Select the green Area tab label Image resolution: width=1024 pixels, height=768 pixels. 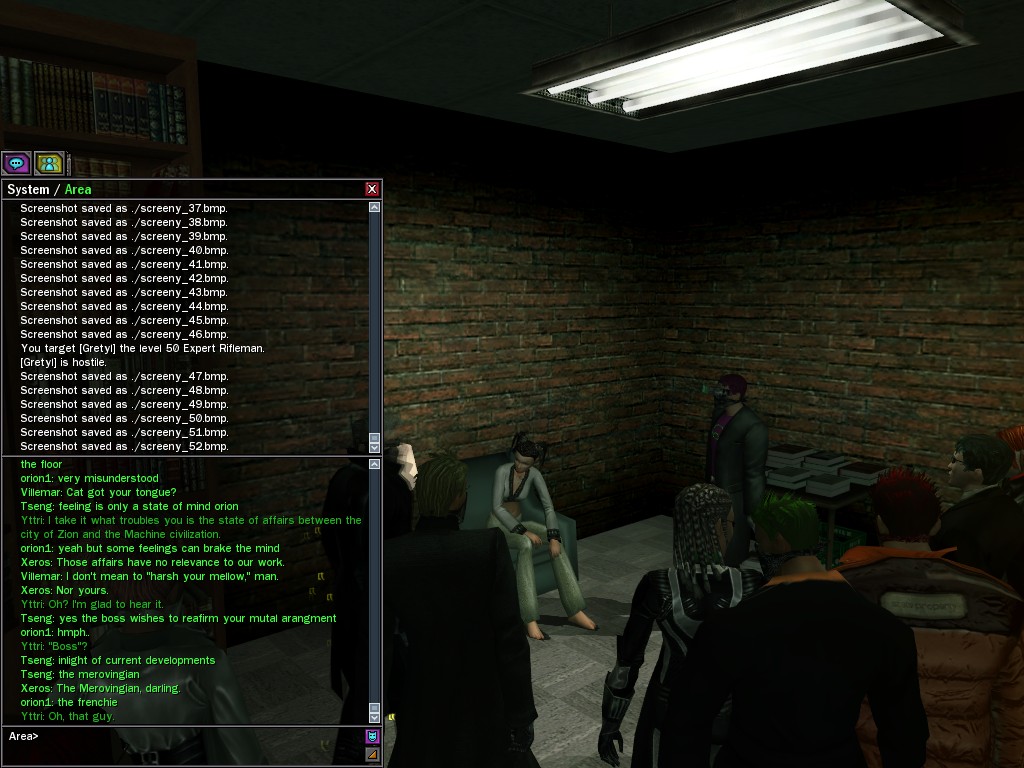point(78,189)
